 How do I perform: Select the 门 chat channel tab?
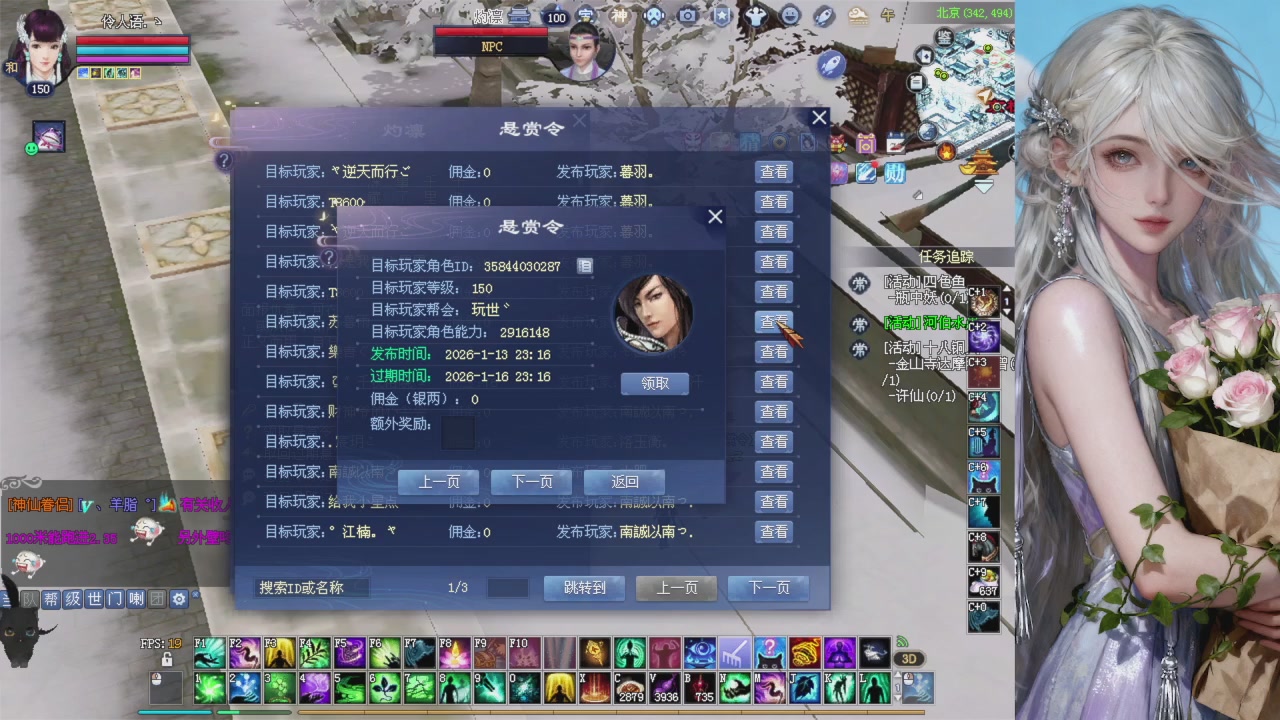pos(115,598)
